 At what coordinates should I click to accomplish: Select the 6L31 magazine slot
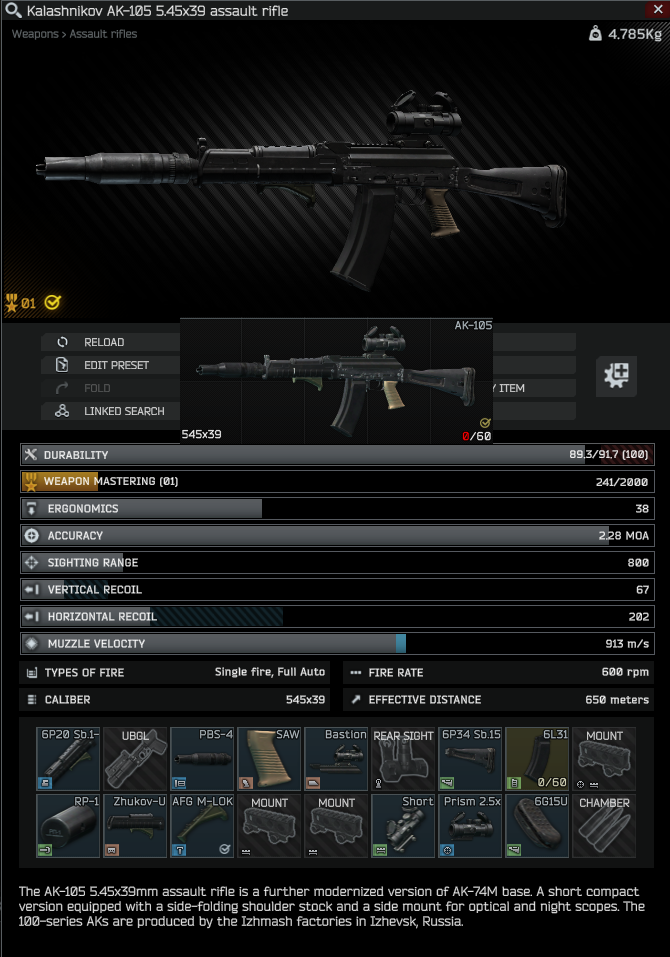pyautogui.click(x=537, y=759)
